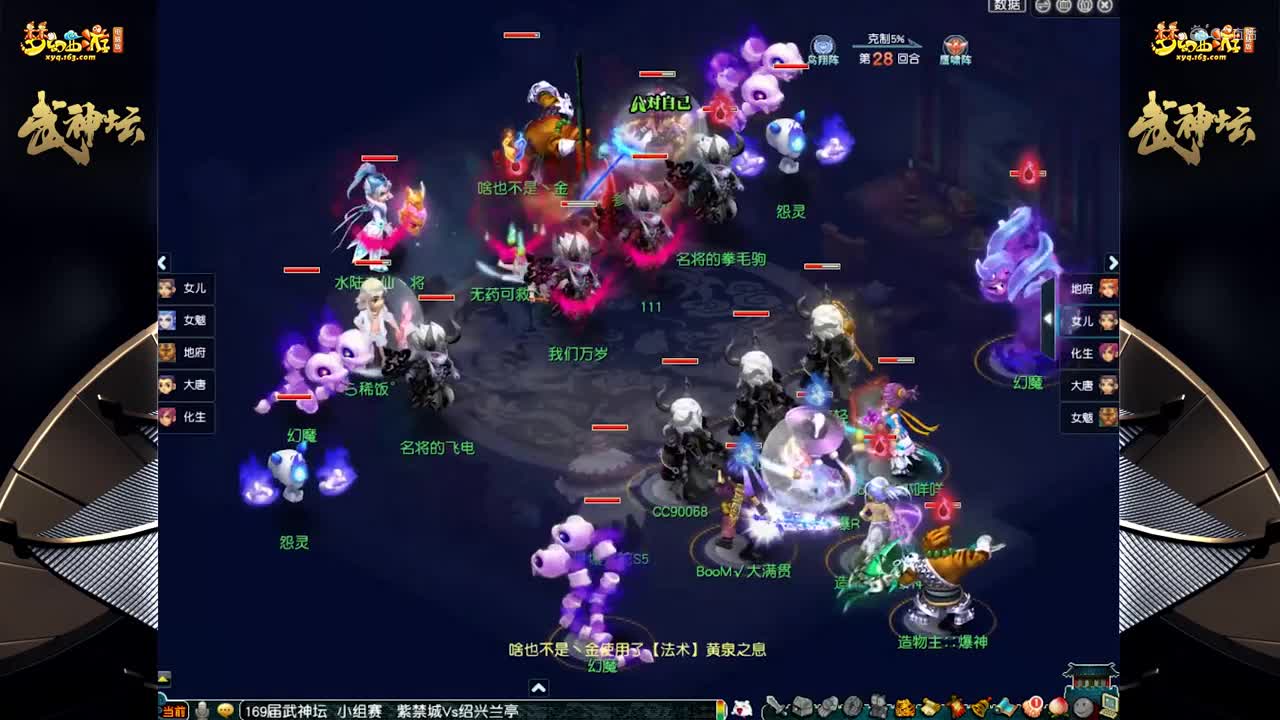Toggle the microphone voice icon

(202, 710)
